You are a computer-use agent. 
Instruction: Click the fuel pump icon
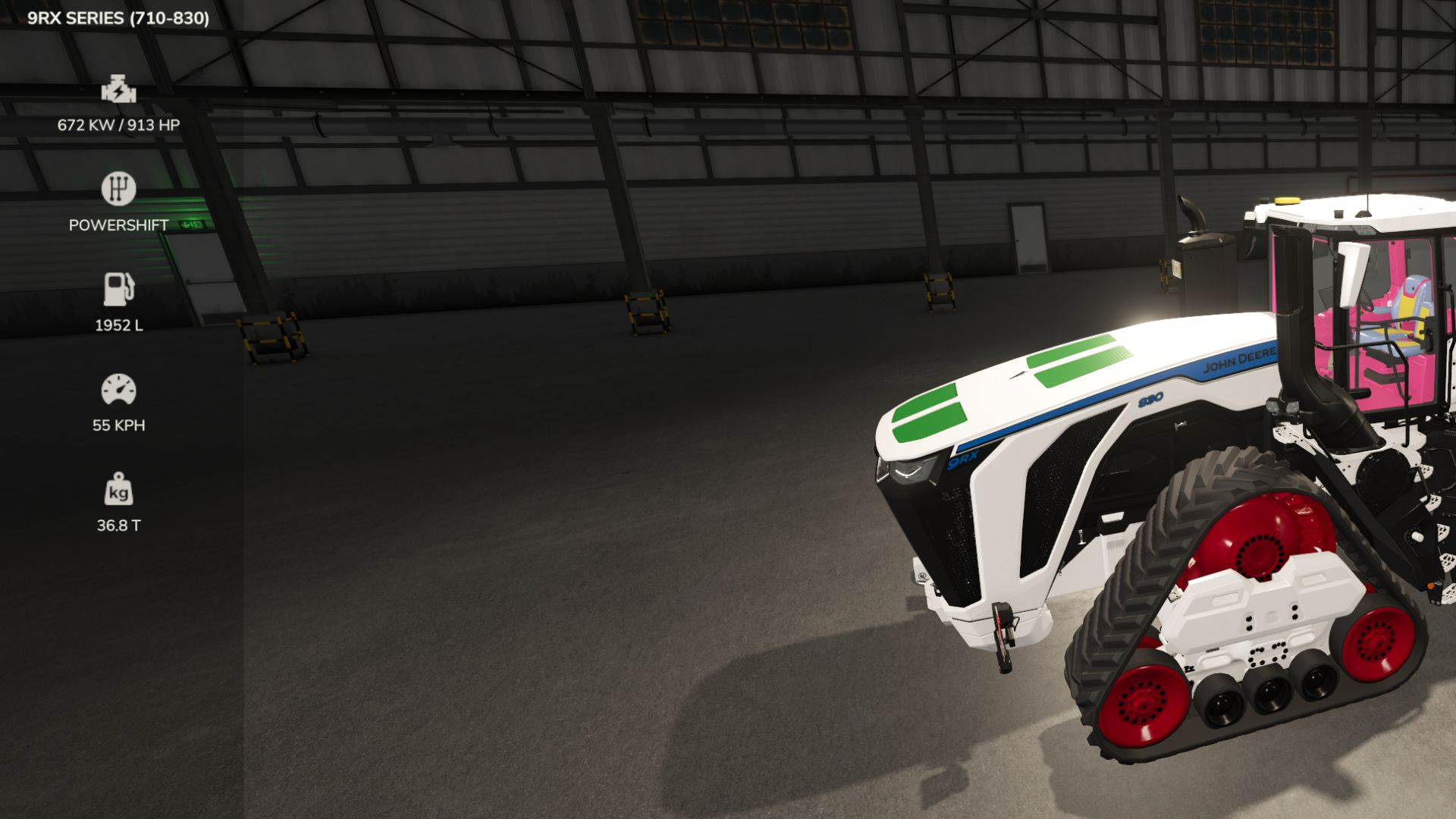(x=119, y=287)
